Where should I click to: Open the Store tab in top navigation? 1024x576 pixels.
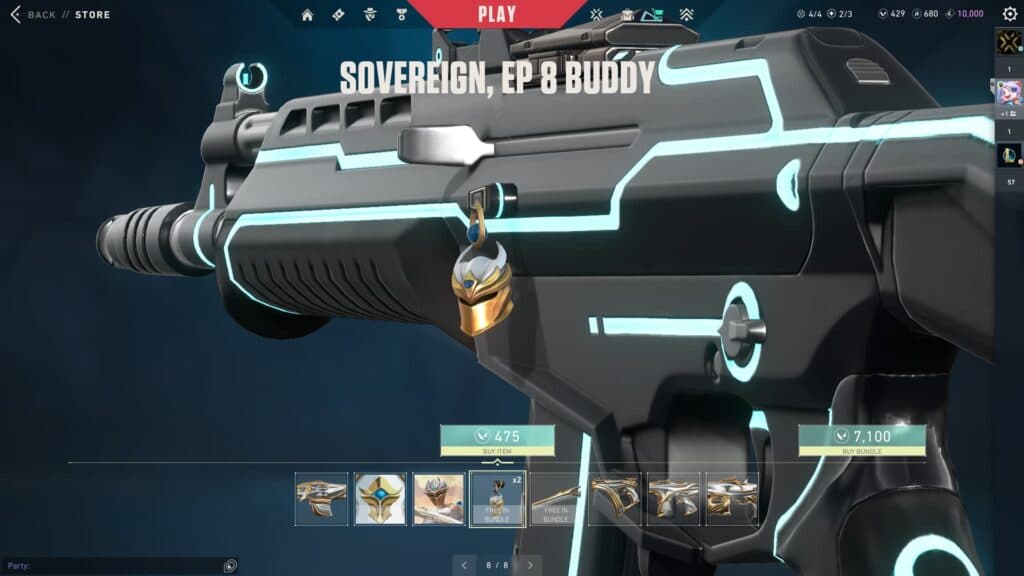click(655, 15)
